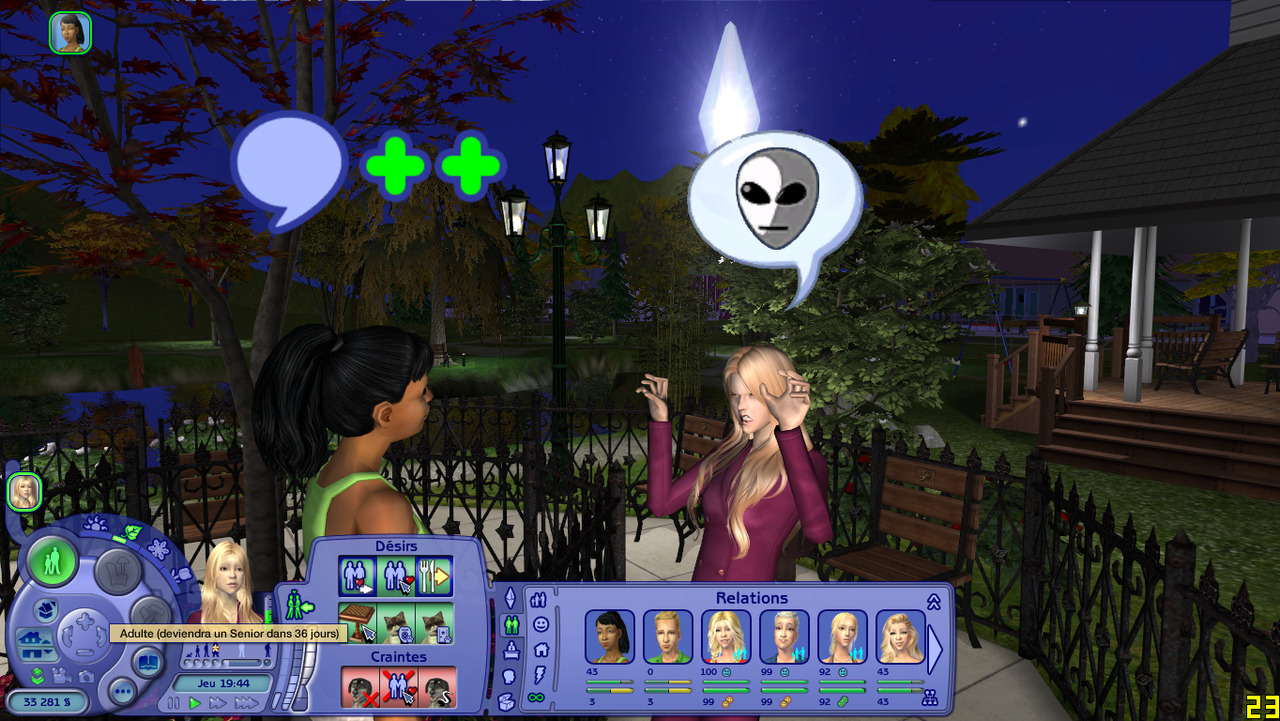Open the story album book button

tap(148, 663)
